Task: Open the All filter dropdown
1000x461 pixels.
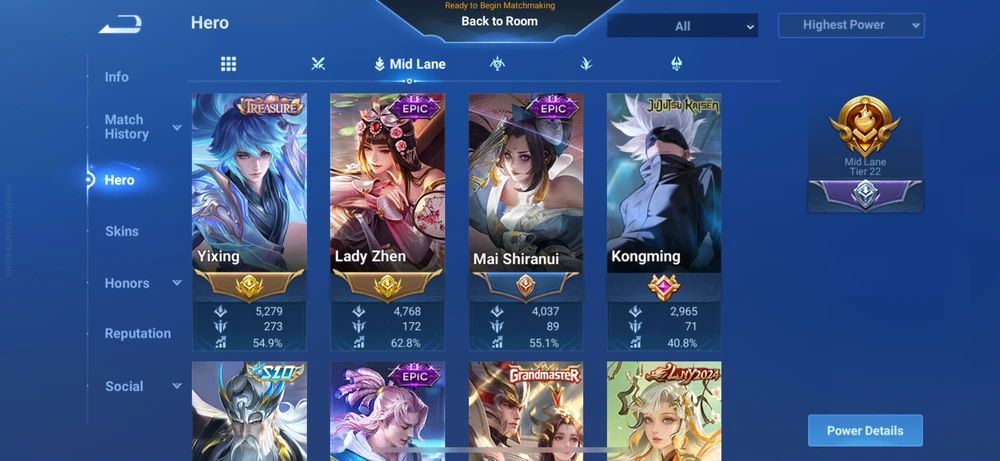Action: click(x=683, y=26)
